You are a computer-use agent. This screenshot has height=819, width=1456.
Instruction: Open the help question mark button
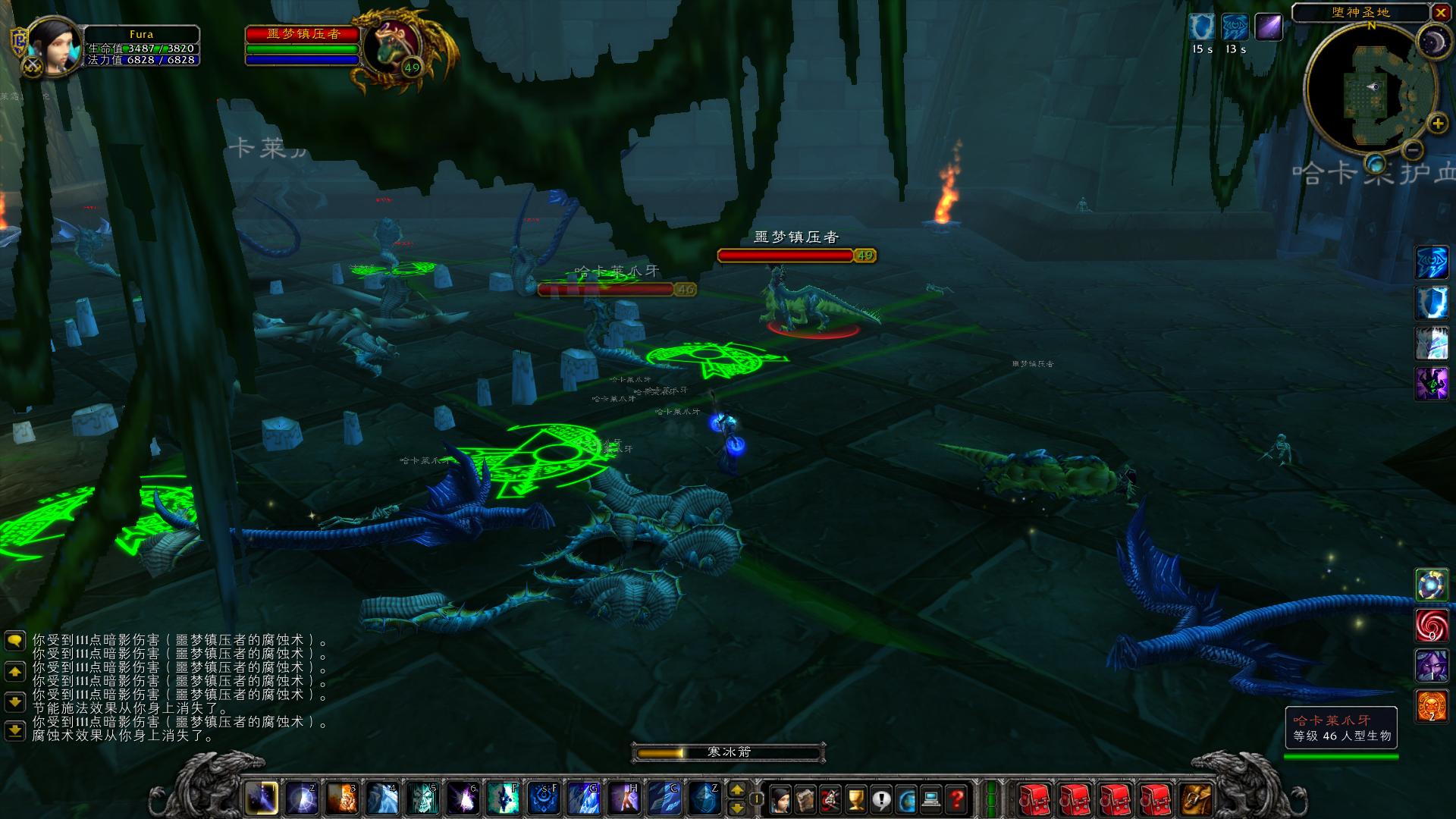point(958,799)
